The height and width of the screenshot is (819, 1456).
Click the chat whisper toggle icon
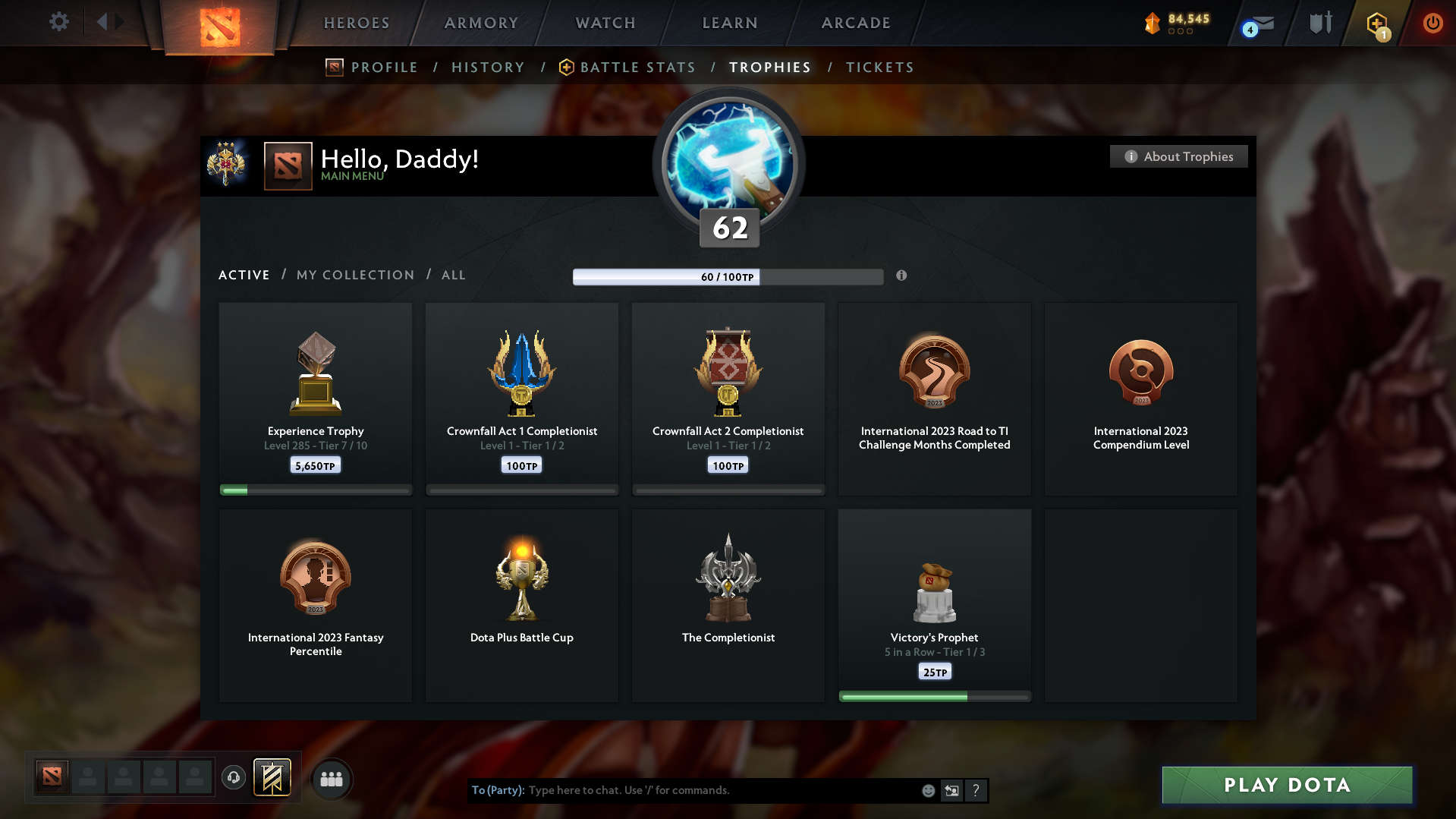point(952,790)
